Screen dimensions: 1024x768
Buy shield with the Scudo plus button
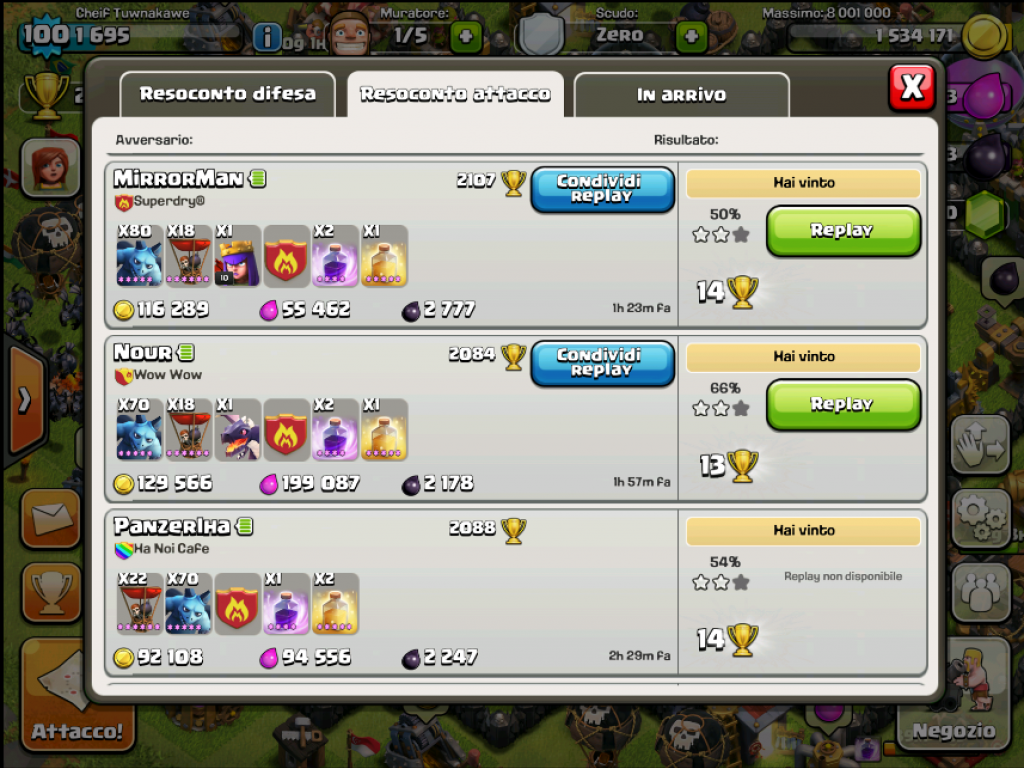click(691, 38)
